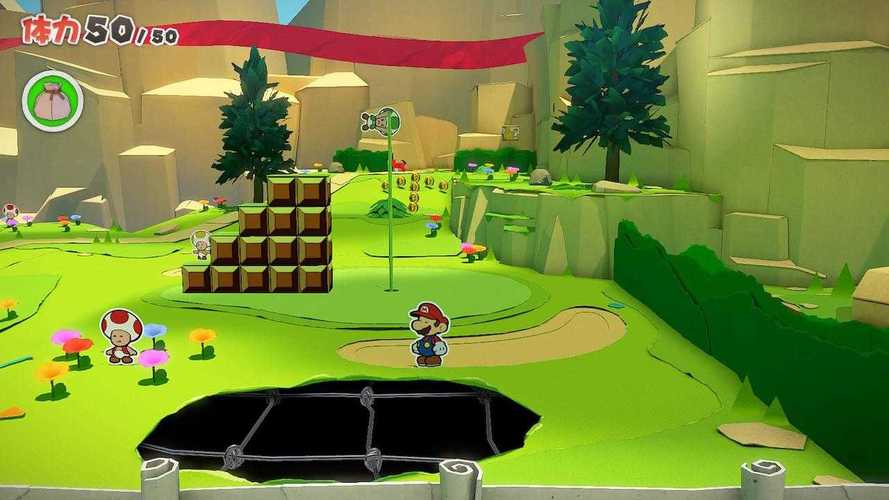The height and width of the screenshot is (500, 889).
Task: Open the confetti bag icon
Action: pyautogui.click(x=52, y=100)
